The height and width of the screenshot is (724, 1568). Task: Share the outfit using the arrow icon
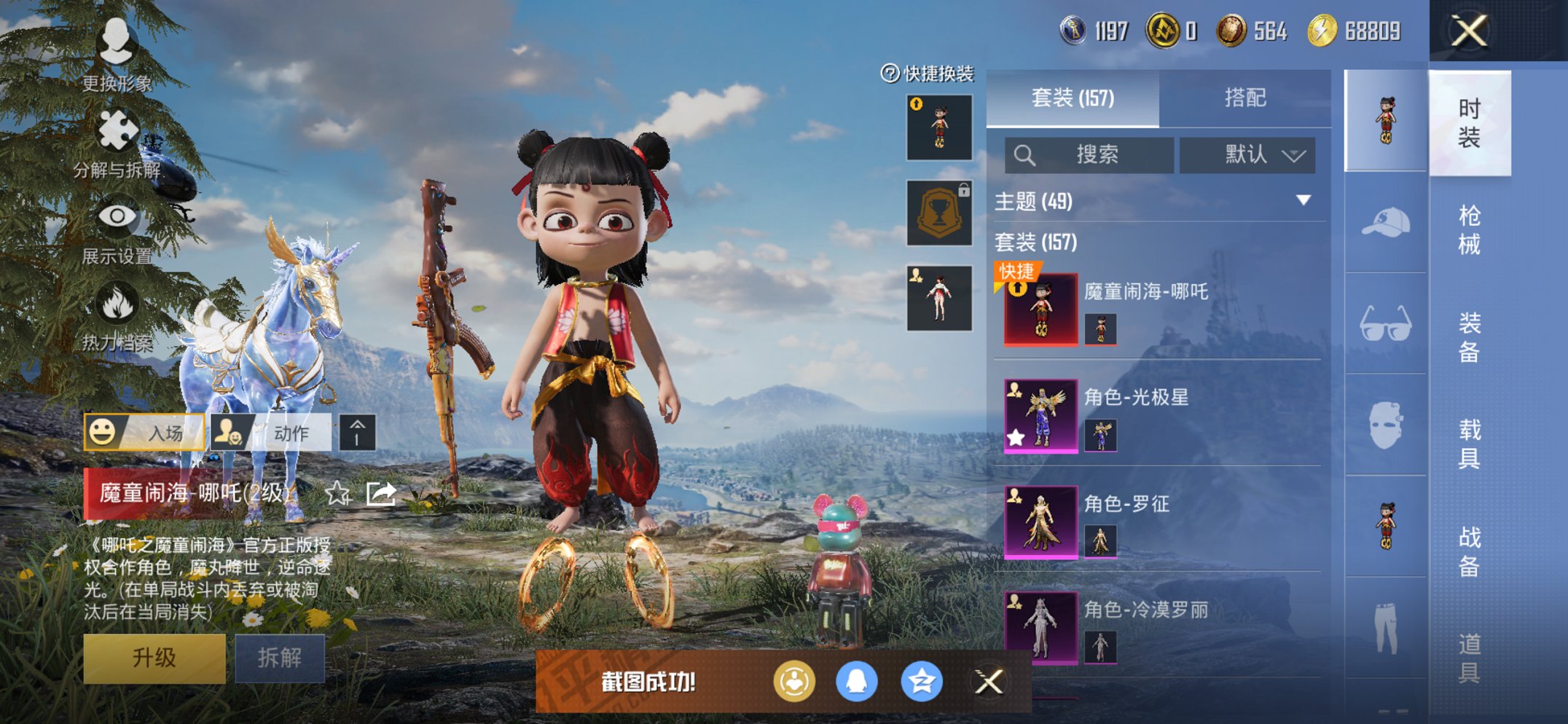[381, 494]
